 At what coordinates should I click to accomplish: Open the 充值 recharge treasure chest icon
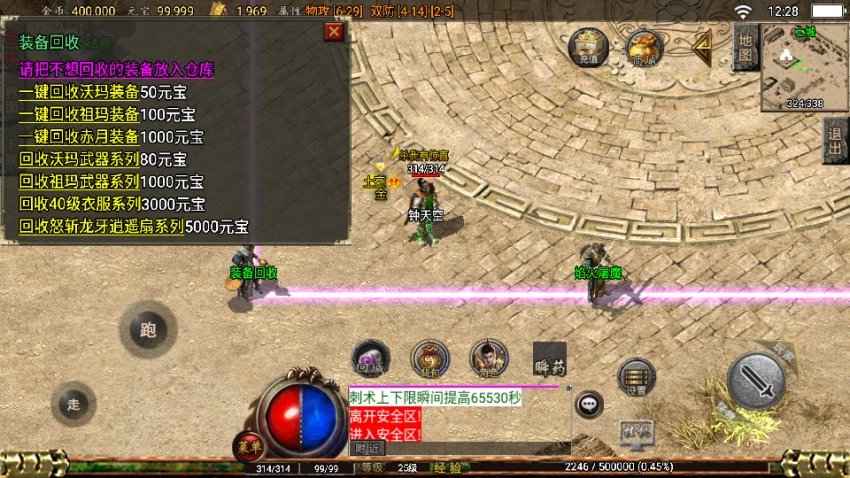(x=588, y=48)
